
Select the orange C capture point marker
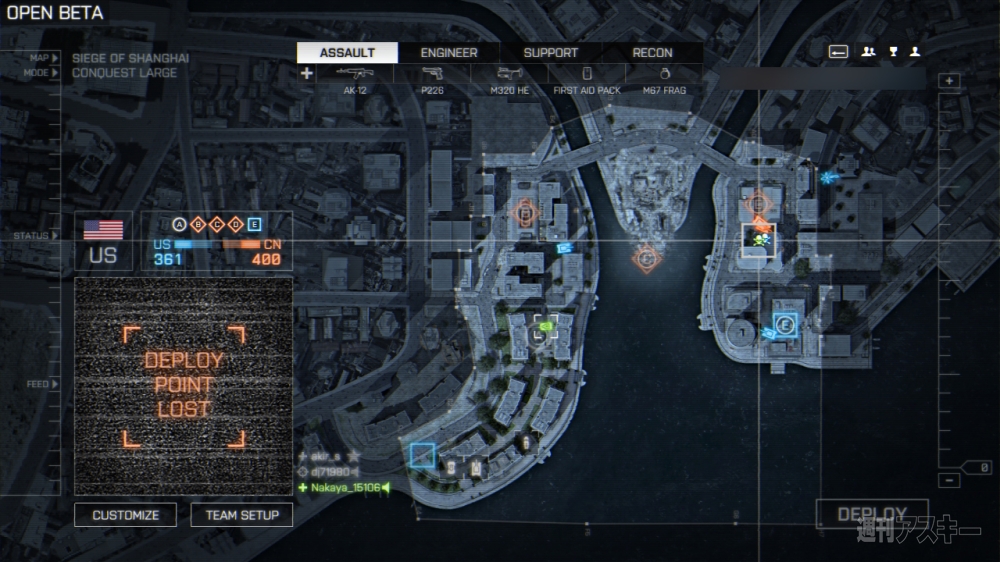coord(647,259)
